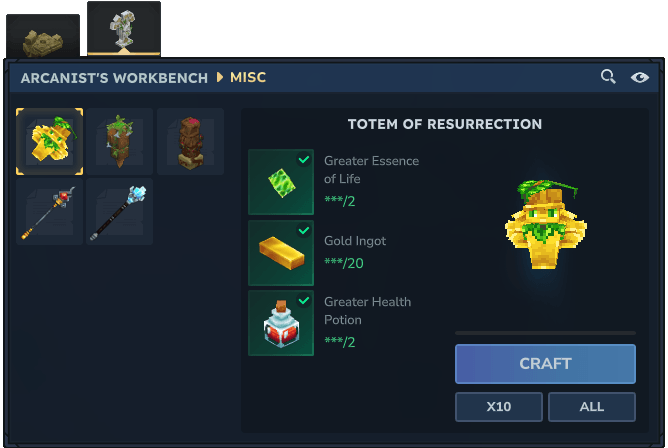
Task: Select the red-gem staff recipe
Action: pyautogui.click(x=49, y=212)
